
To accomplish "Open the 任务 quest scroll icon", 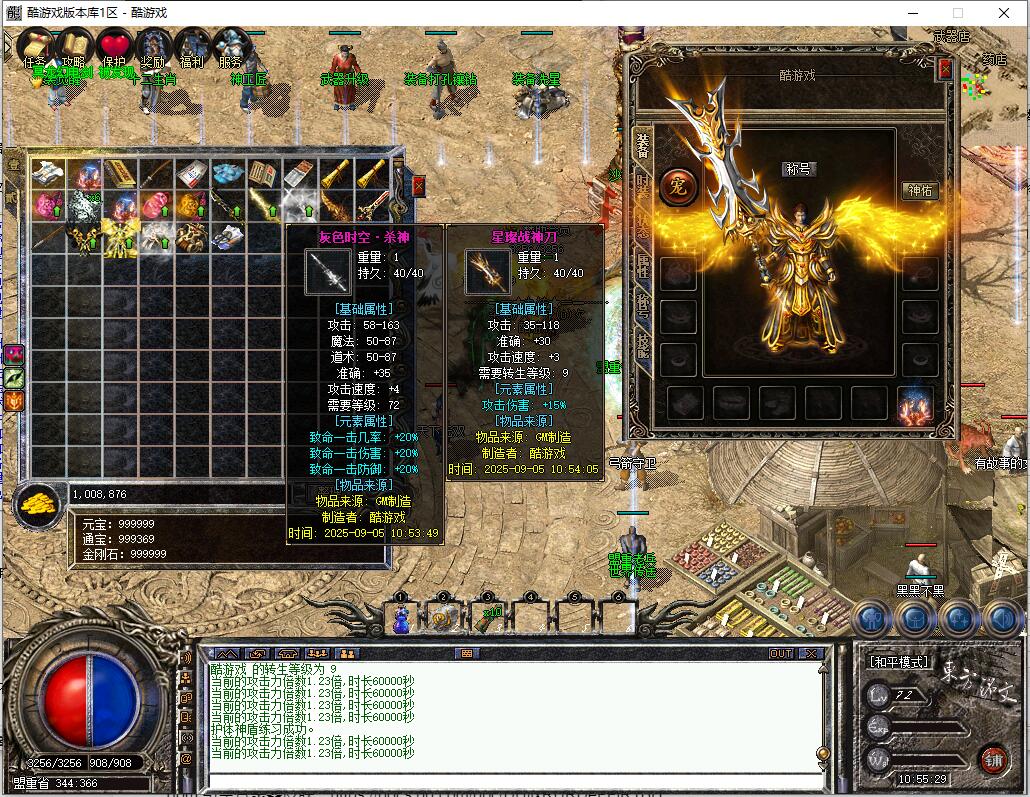I will (35, 46).
